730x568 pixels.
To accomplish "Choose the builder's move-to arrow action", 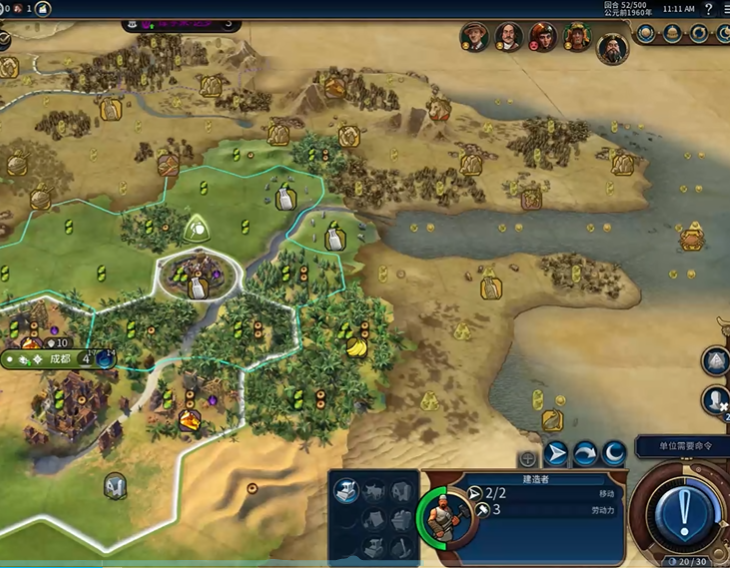I will 556,453.
